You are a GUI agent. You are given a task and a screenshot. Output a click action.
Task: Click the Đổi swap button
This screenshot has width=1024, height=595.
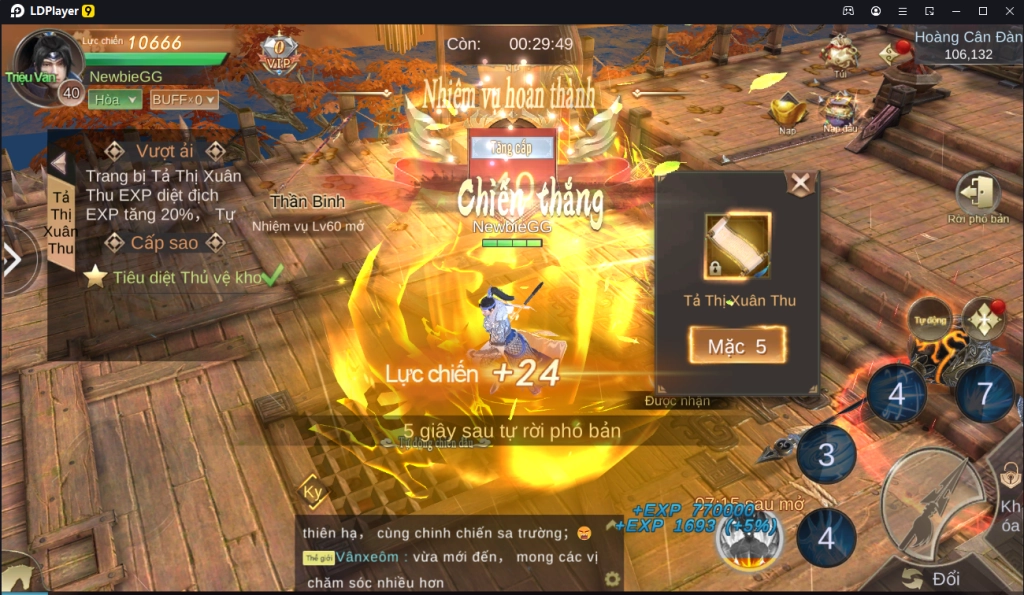coord(935,579)
